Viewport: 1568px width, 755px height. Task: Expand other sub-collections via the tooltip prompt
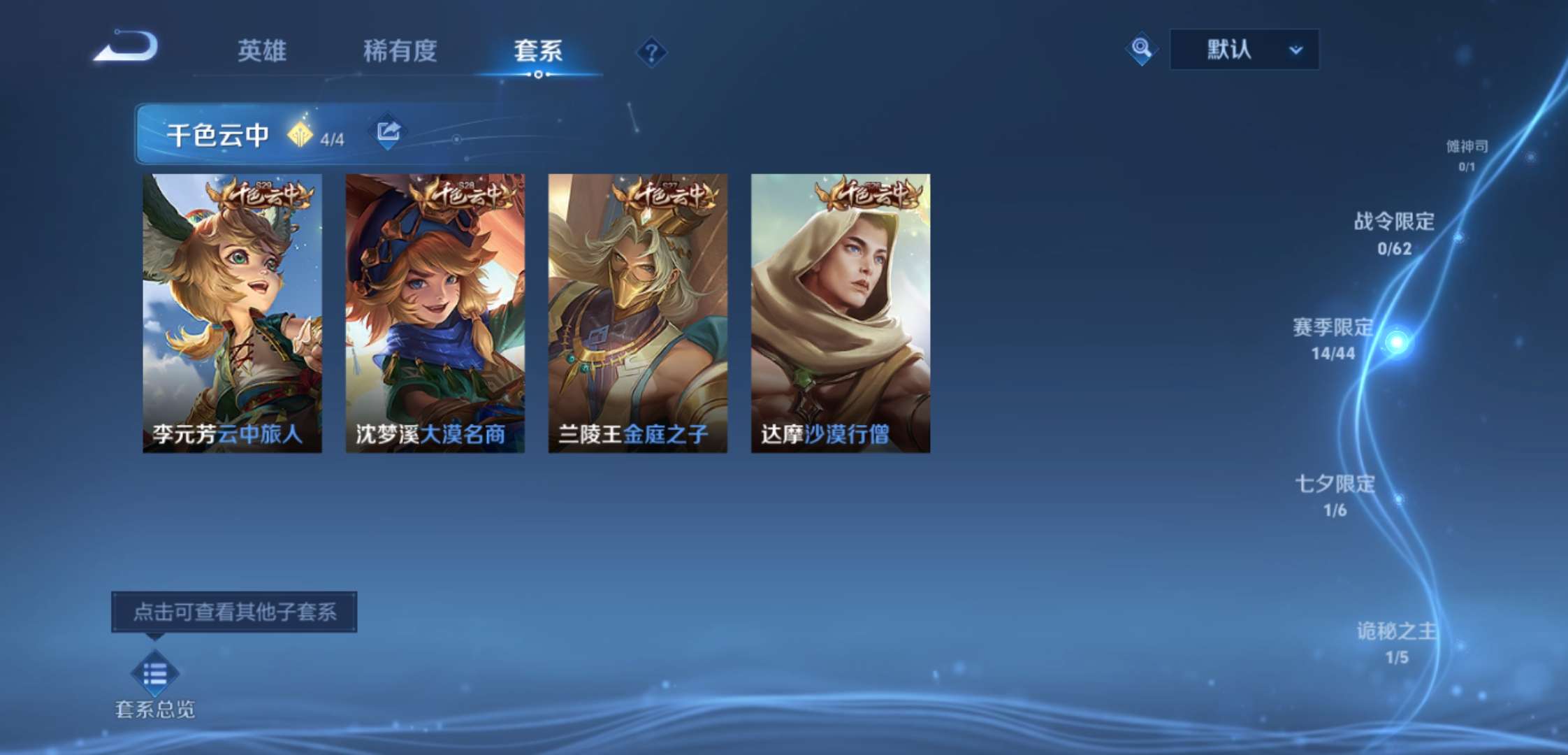point(236,612)
